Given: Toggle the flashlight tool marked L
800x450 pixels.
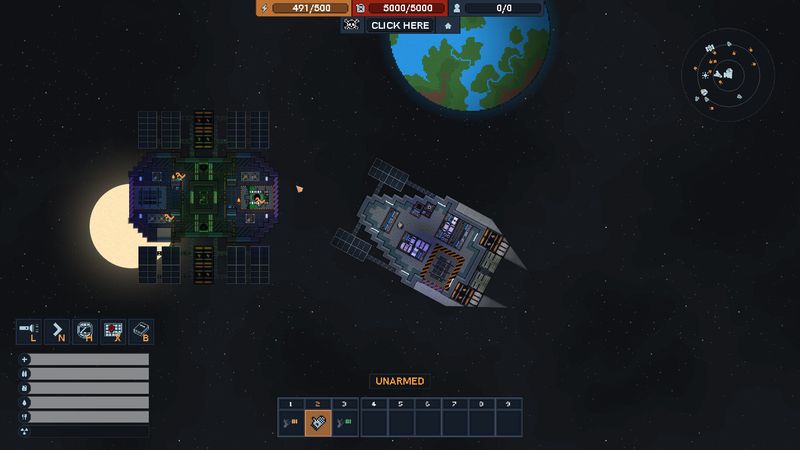Looking at the screenshot, I should coord(28,332).
